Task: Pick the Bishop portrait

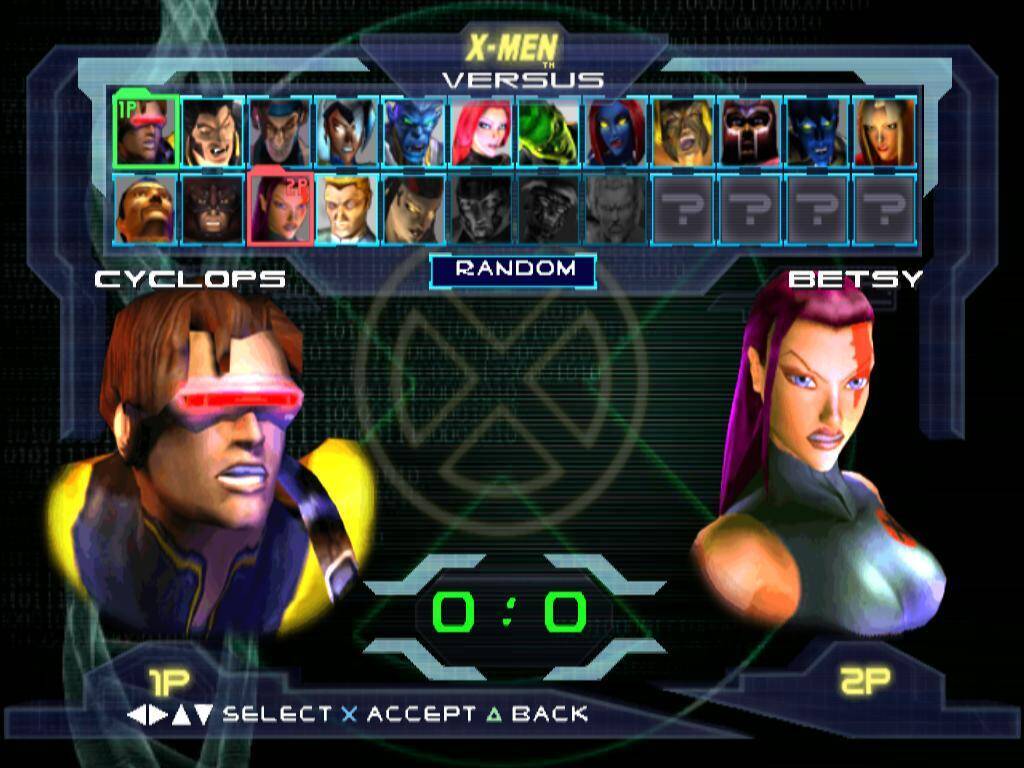Action: coord(145,209)
